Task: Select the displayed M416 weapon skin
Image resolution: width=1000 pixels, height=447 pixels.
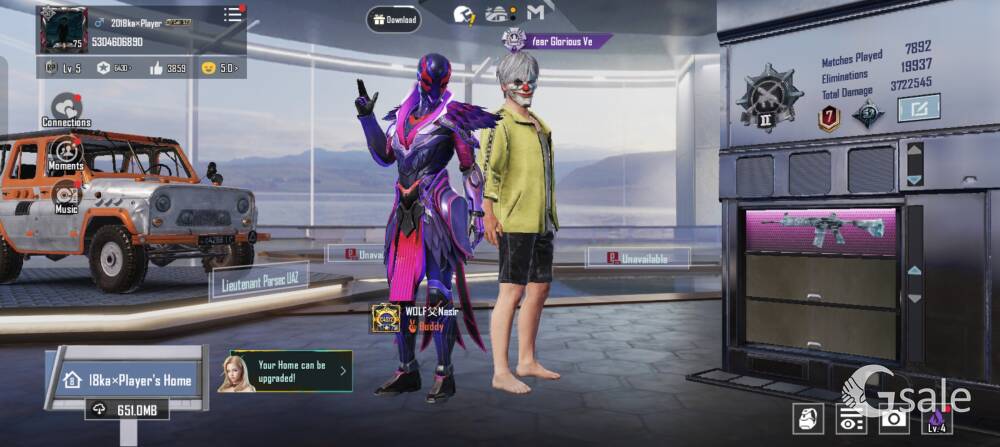Action: 823,229
